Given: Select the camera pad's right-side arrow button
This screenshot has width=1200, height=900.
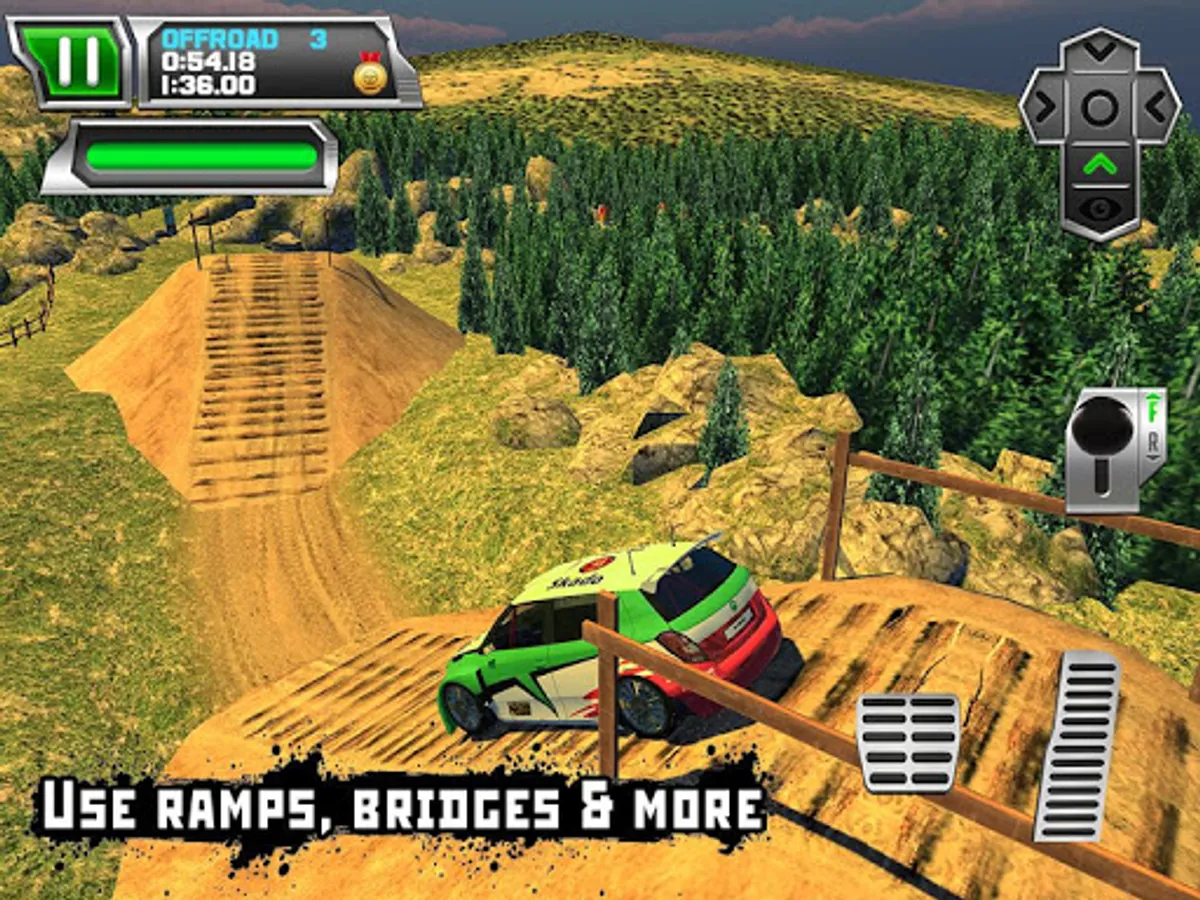Looking at the screenshot, I should [1156, 106].
